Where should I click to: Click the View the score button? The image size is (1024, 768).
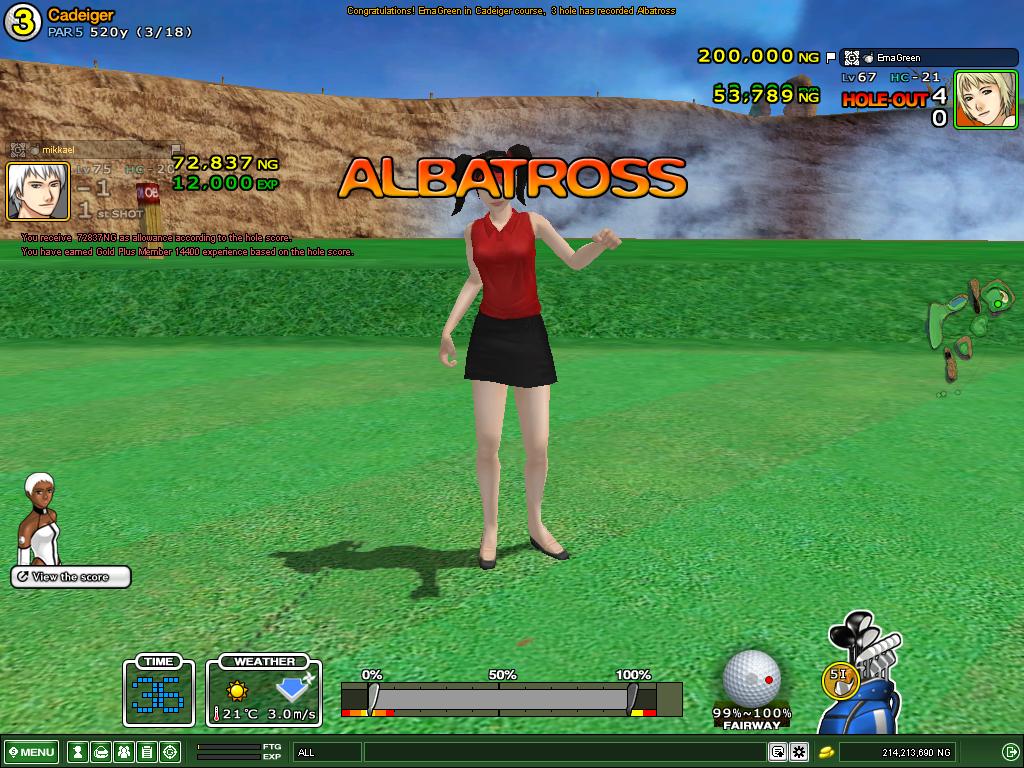click(71, 577)
